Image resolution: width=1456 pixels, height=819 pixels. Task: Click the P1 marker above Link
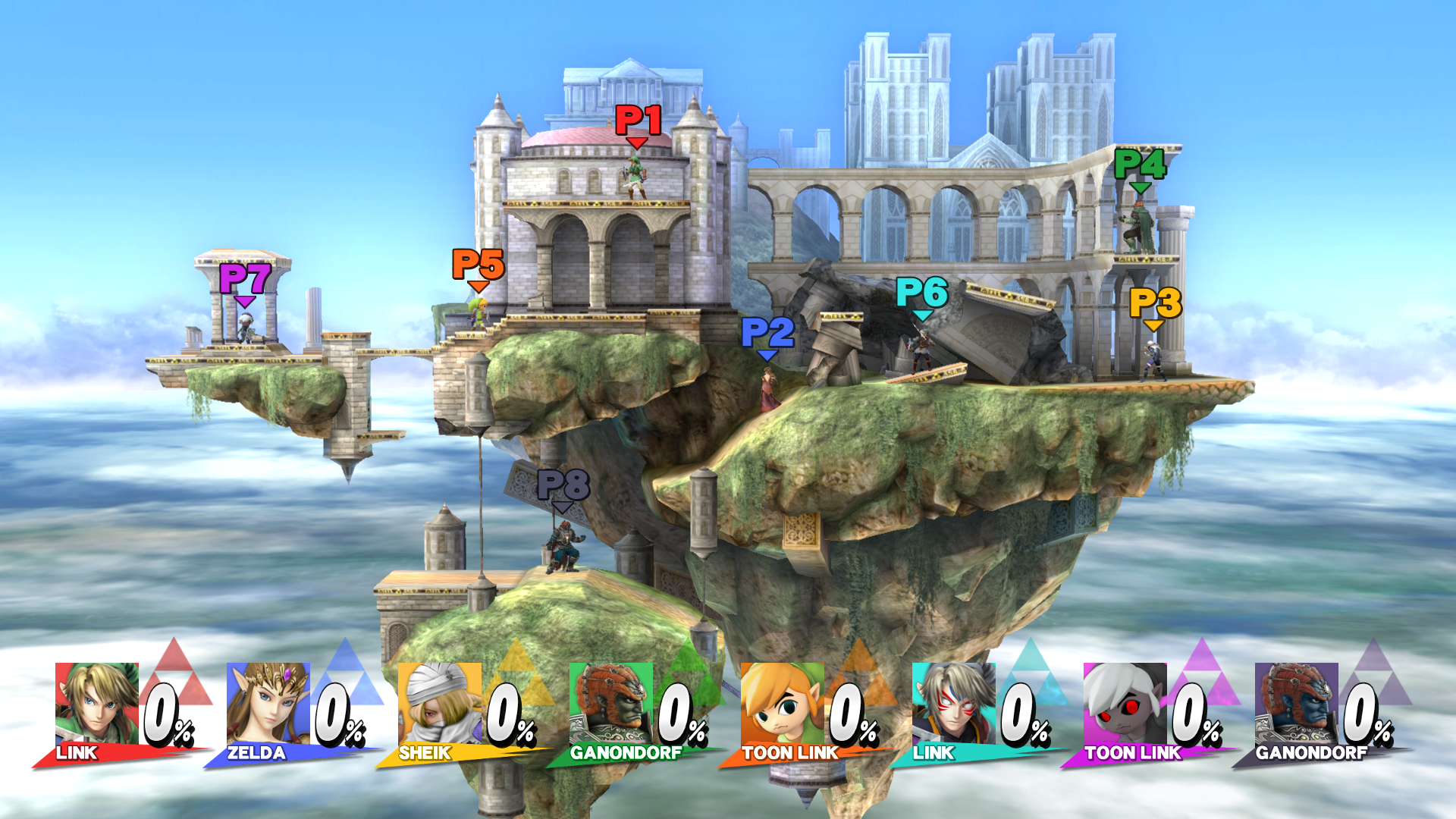point(637,121)
